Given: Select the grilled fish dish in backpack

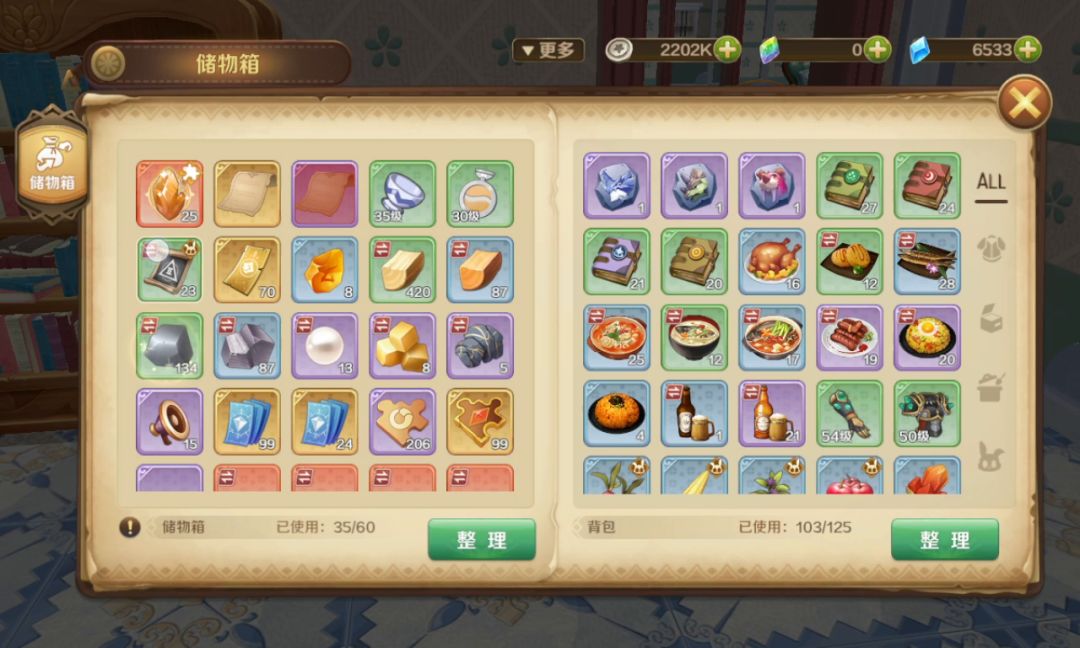Looking at the screenshot, I should click(x=926, y=262).
